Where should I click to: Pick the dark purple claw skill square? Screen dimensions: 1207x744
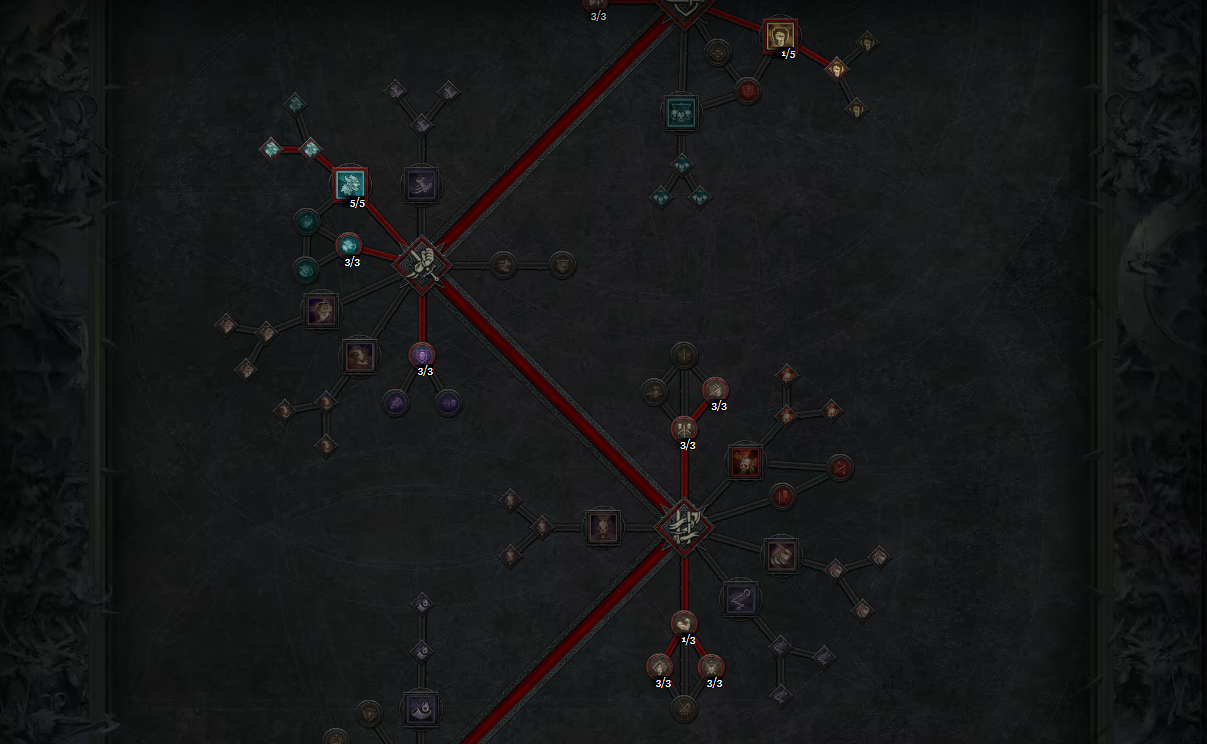point(419,185)
